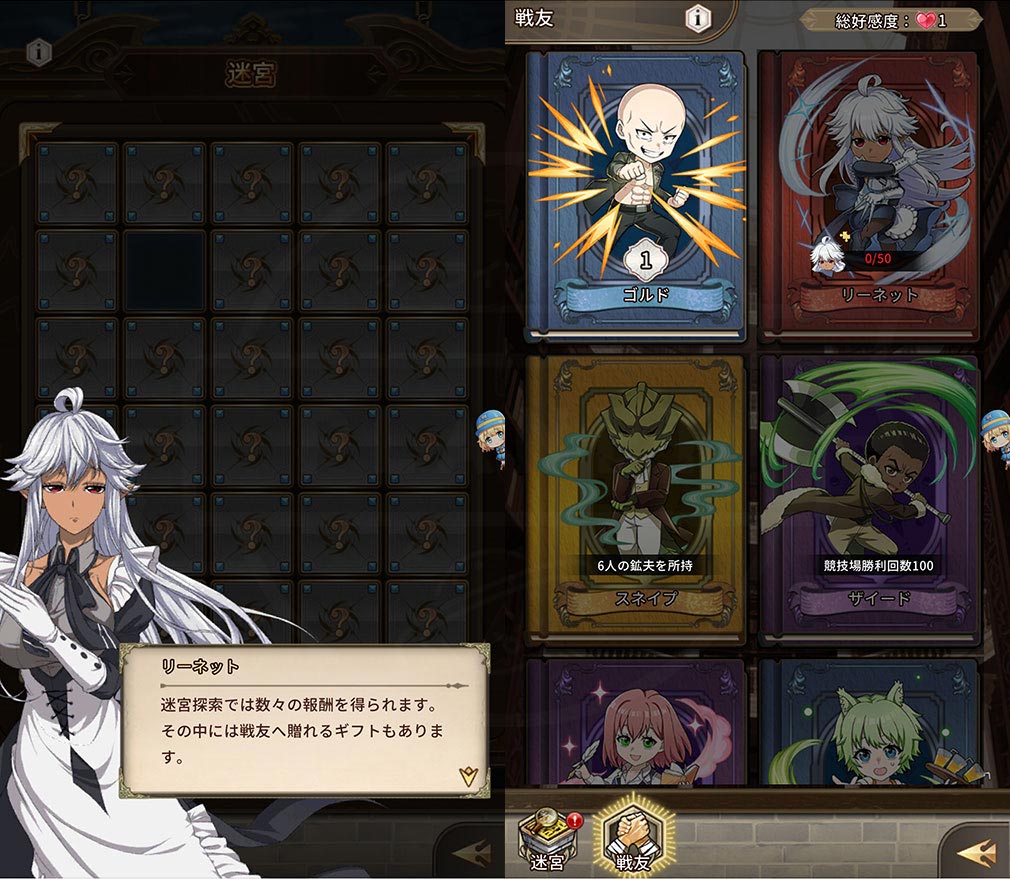Go back with the right-side gold arrow button
This screenshot has width=1010, height=879.
click(x=974, y=852)
